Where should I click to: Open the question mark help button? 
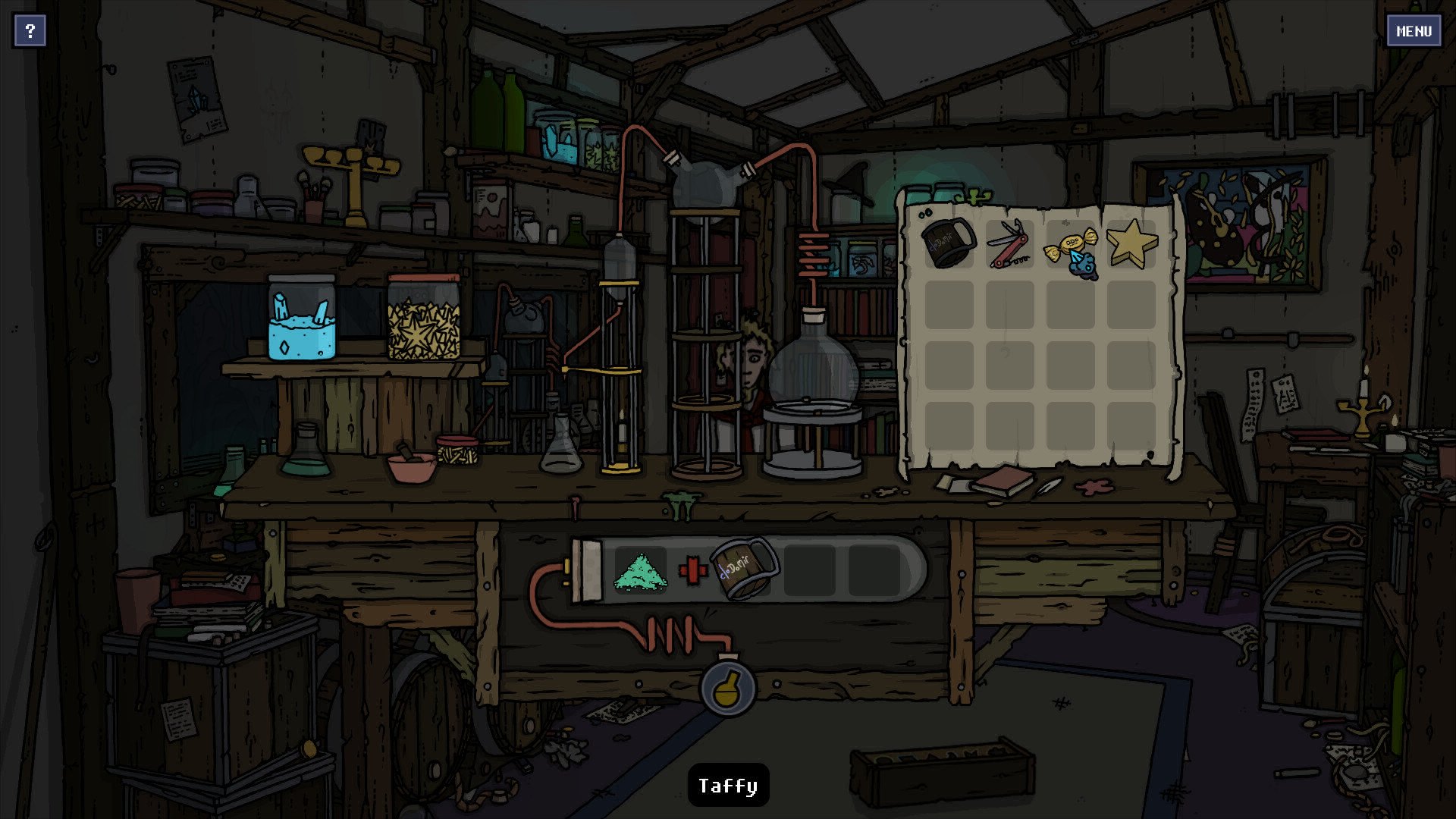[x=30, y=31]
